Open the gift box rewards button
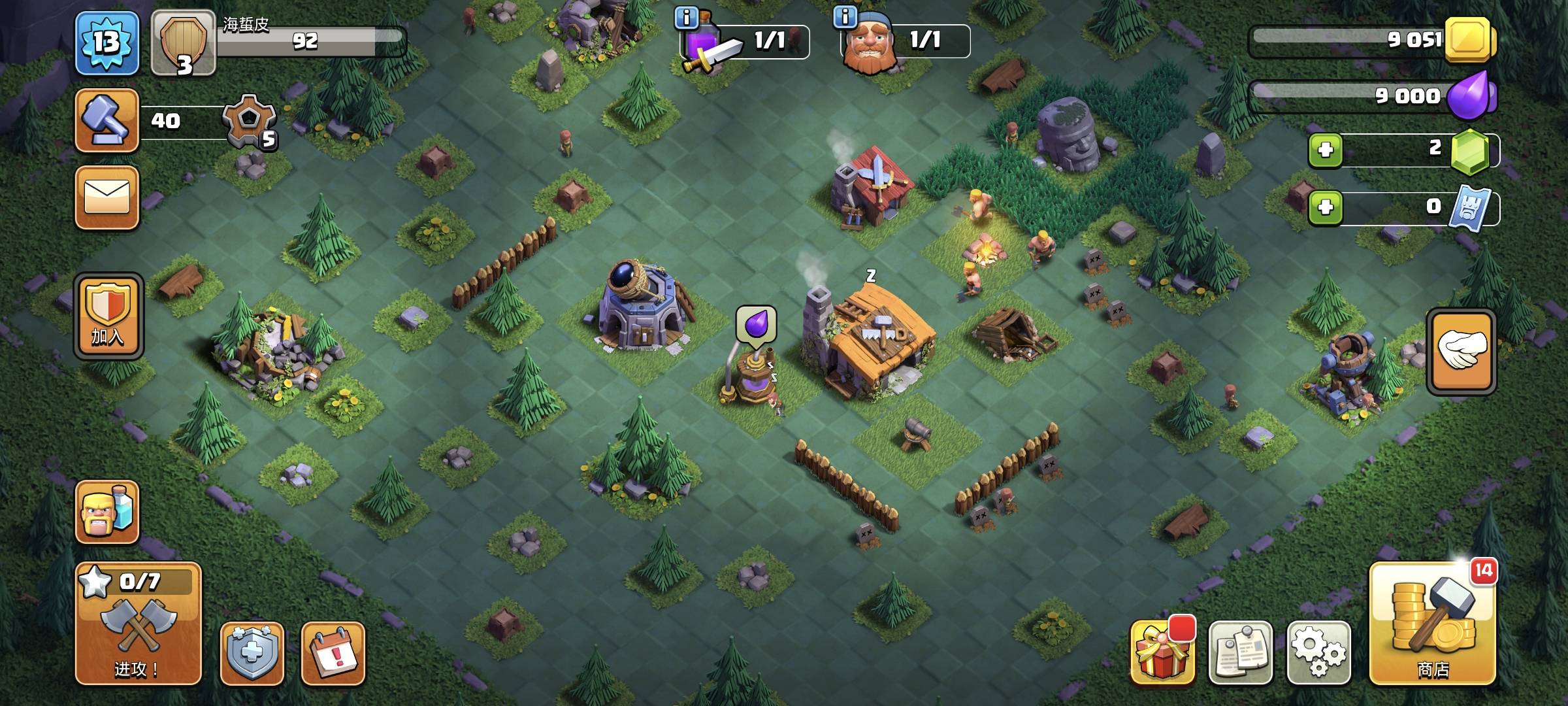The image size is (1568, 706). click(1162, 652)
